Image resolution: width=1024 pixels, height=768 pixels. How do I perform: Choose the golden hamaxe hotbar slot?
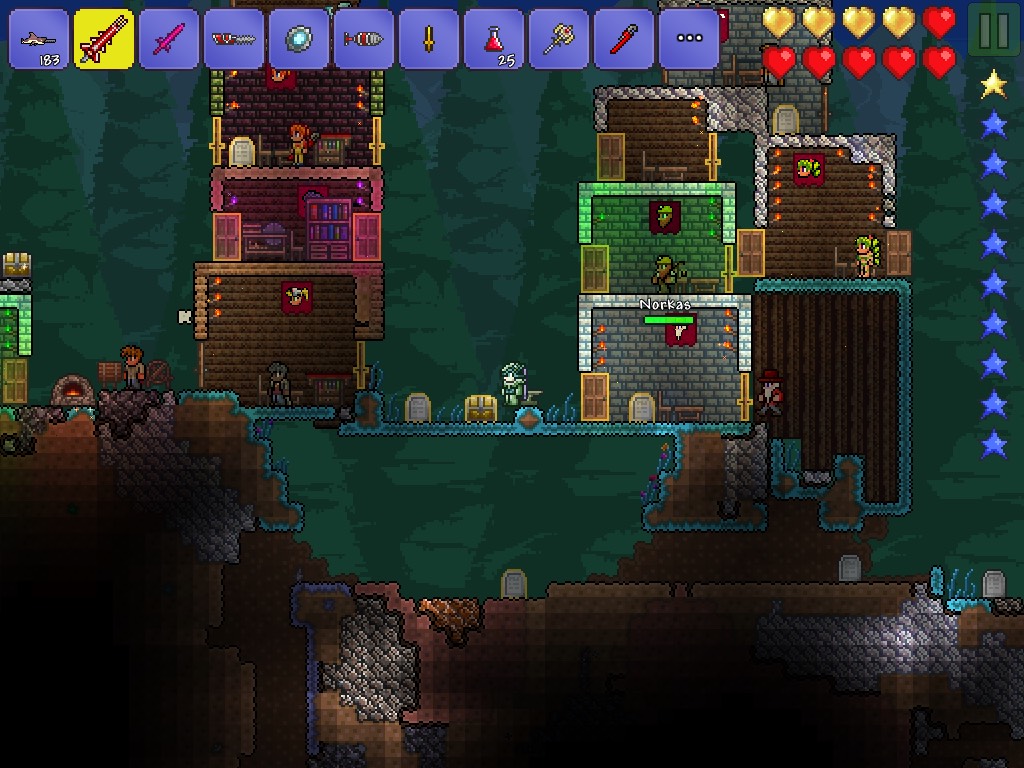tap(559, 39)
